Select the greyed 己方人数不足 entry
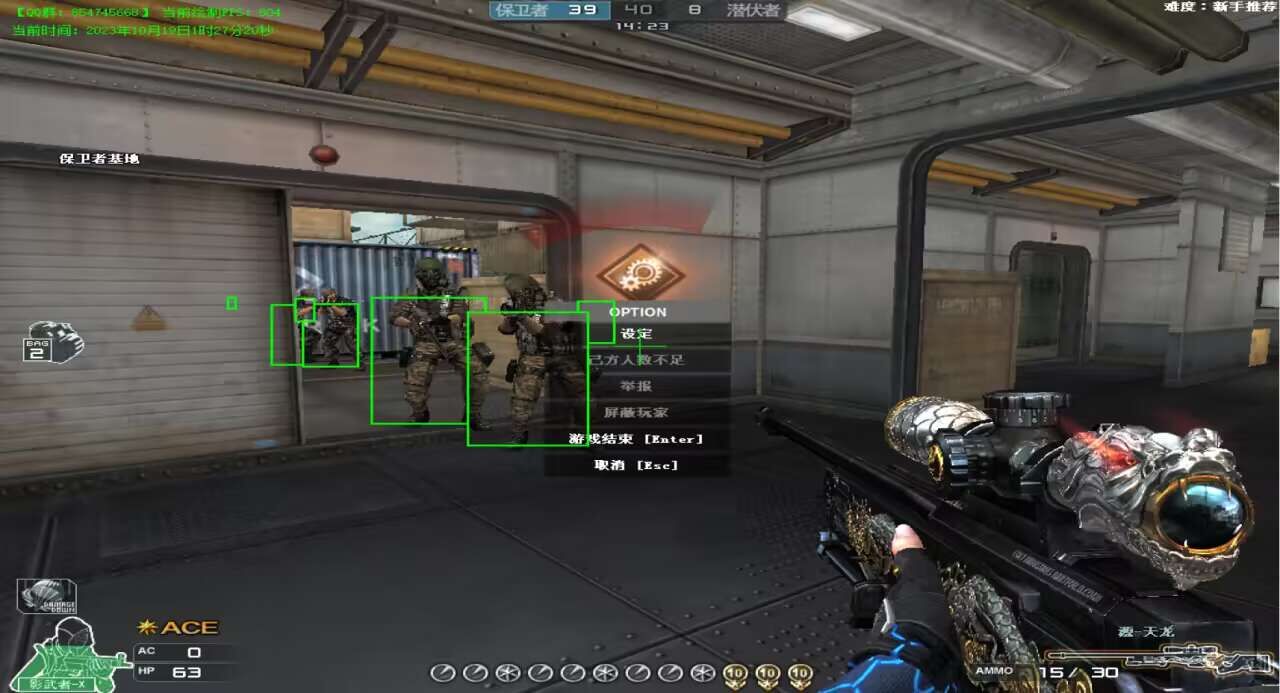 point(637,360)
